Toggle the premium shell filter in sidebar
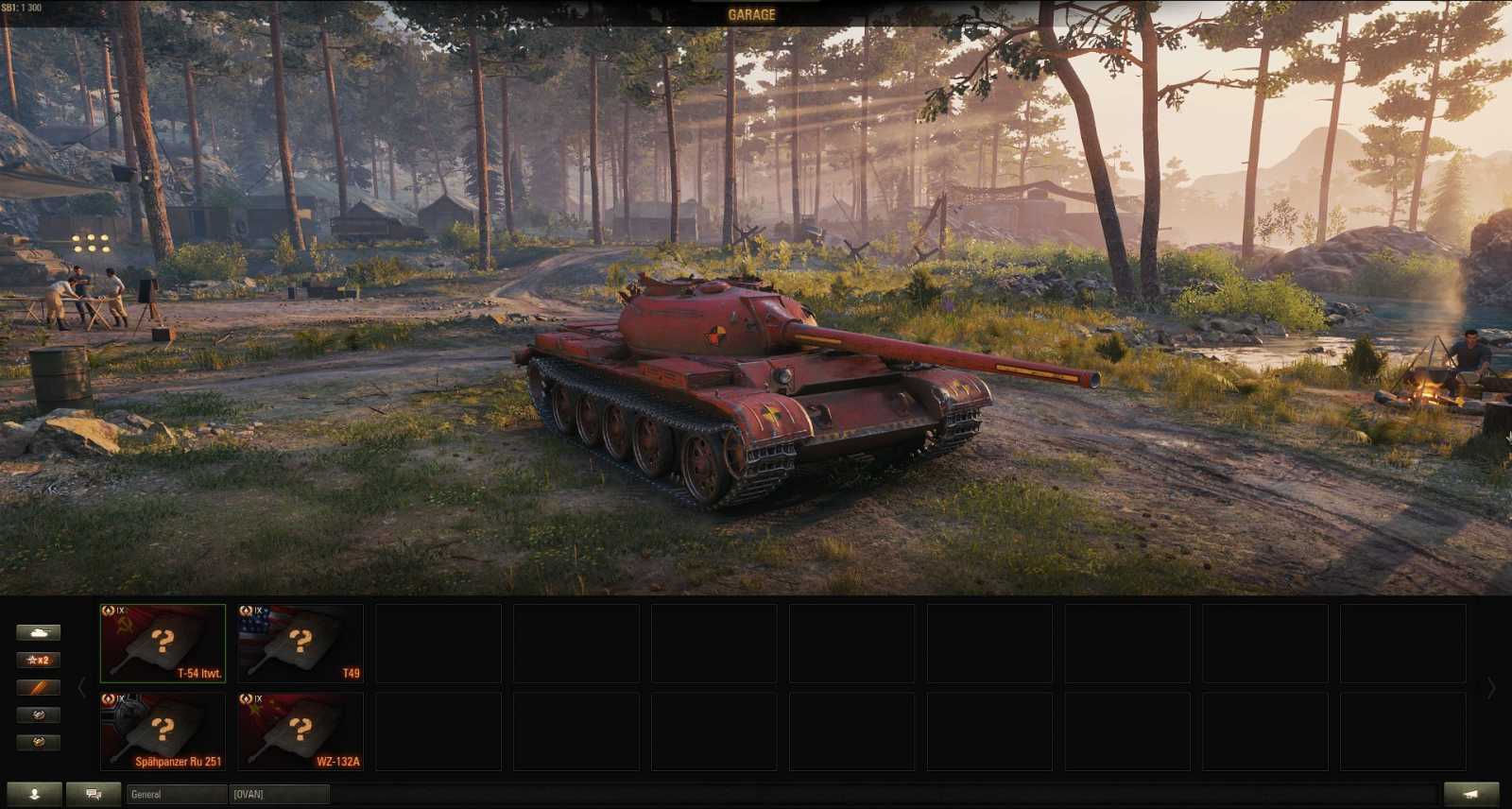Screen dimensions: 1512x809 38,688
